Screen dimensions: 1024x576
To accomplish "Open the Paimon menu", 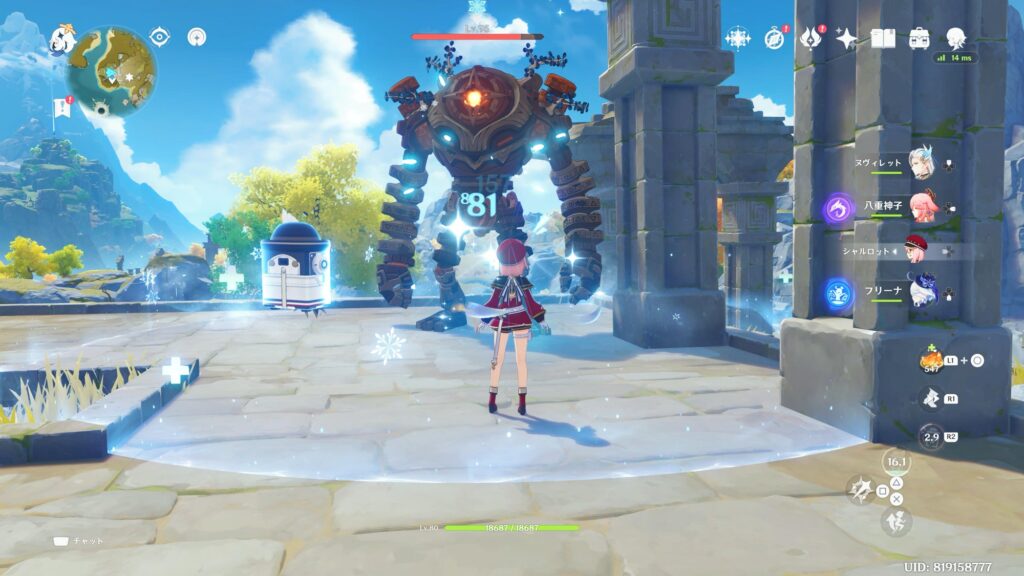I will [x=62, y=39].
